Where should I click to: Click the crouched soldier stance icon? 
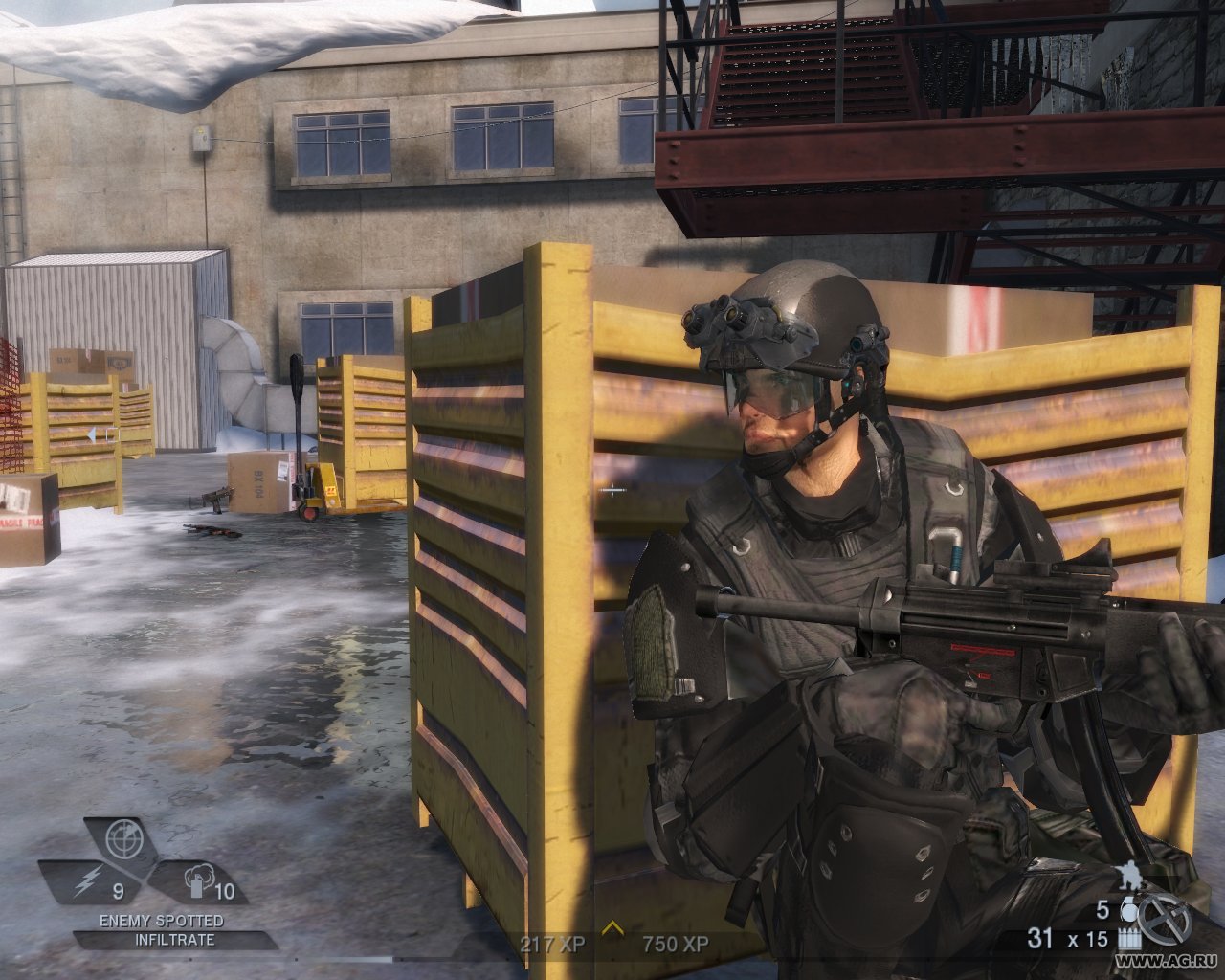tap(1128, 875)
